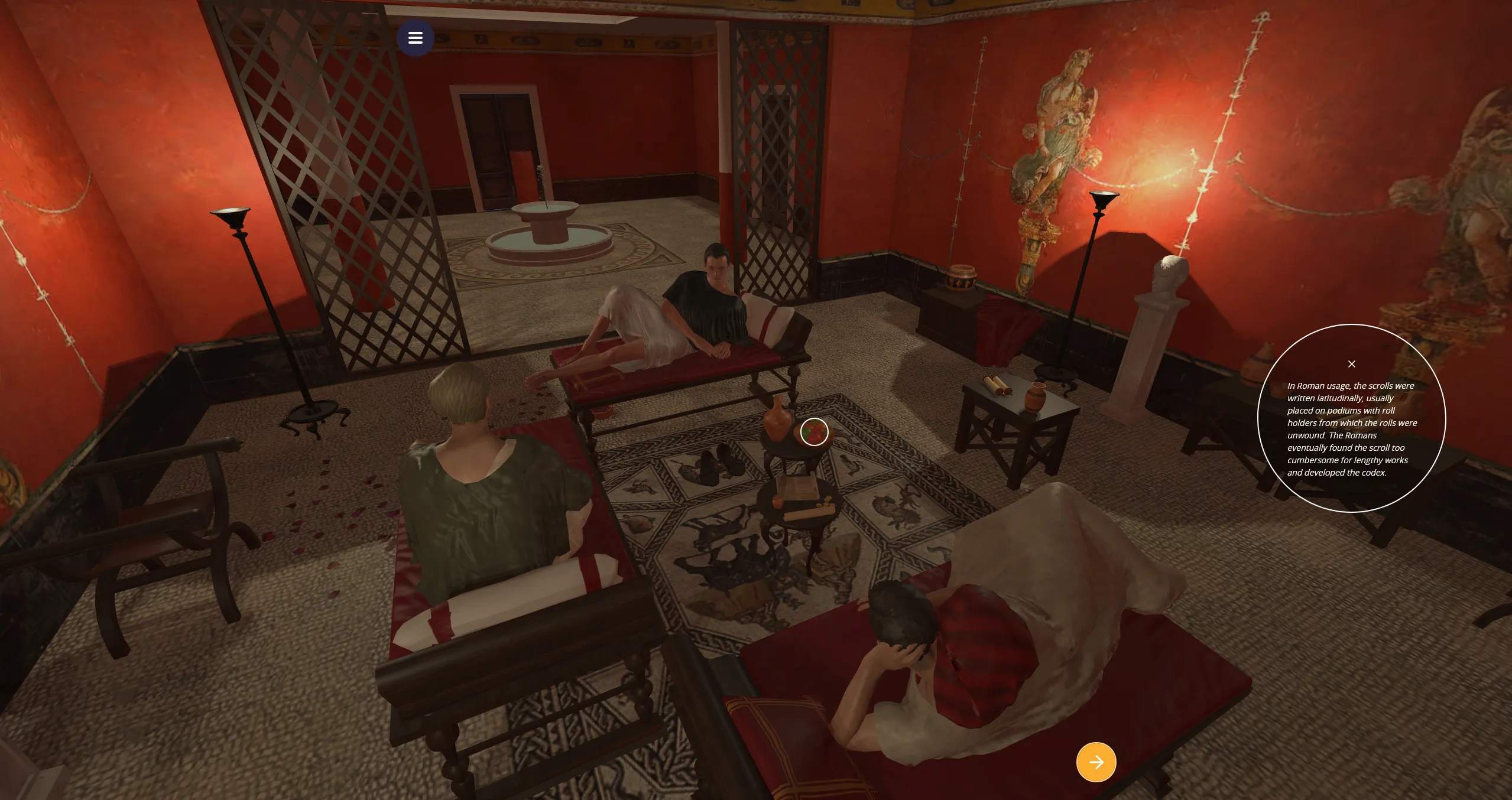Close the Roman scrolls info bubble

point(1351,364)
